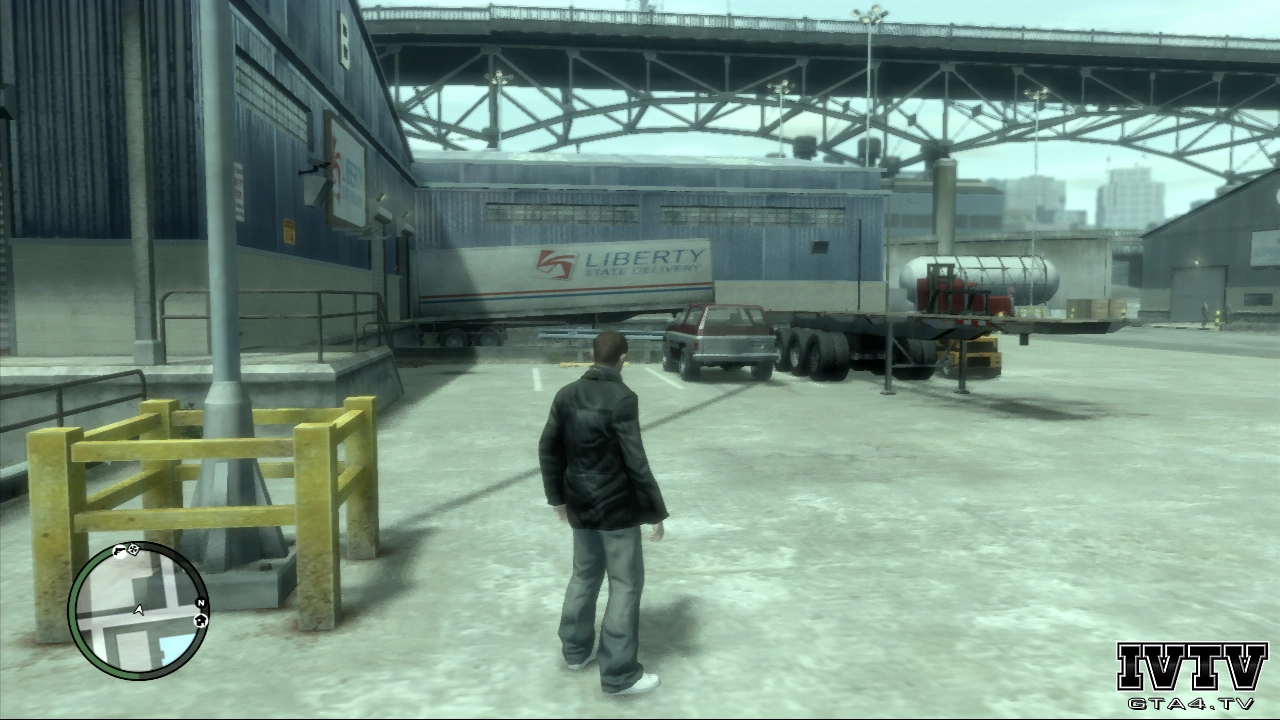
Task: Click the player arrow on the minimap
Action: [x=139, y=609]
